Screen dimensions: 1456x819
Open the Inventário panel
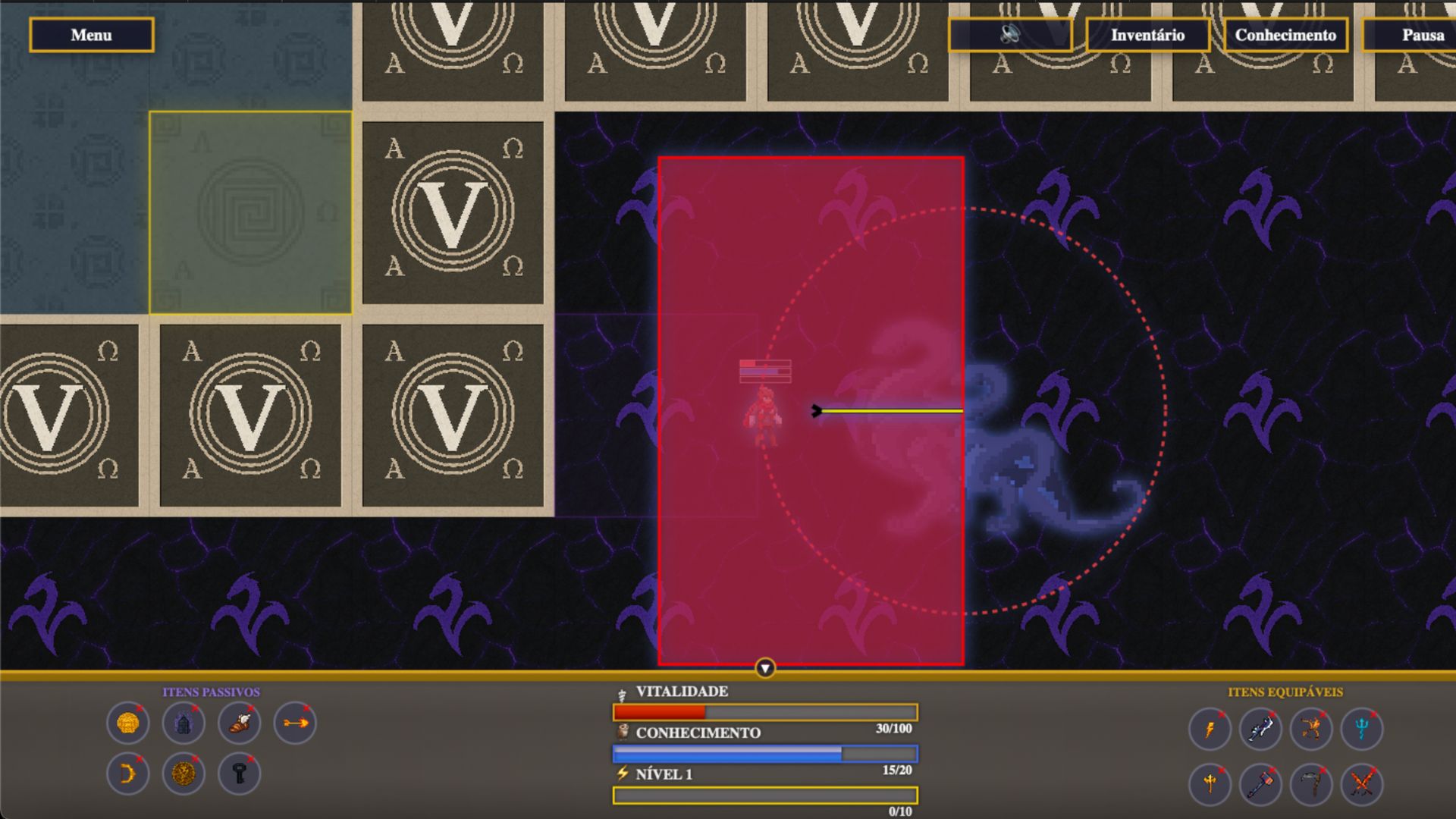tap(1147, 35)
